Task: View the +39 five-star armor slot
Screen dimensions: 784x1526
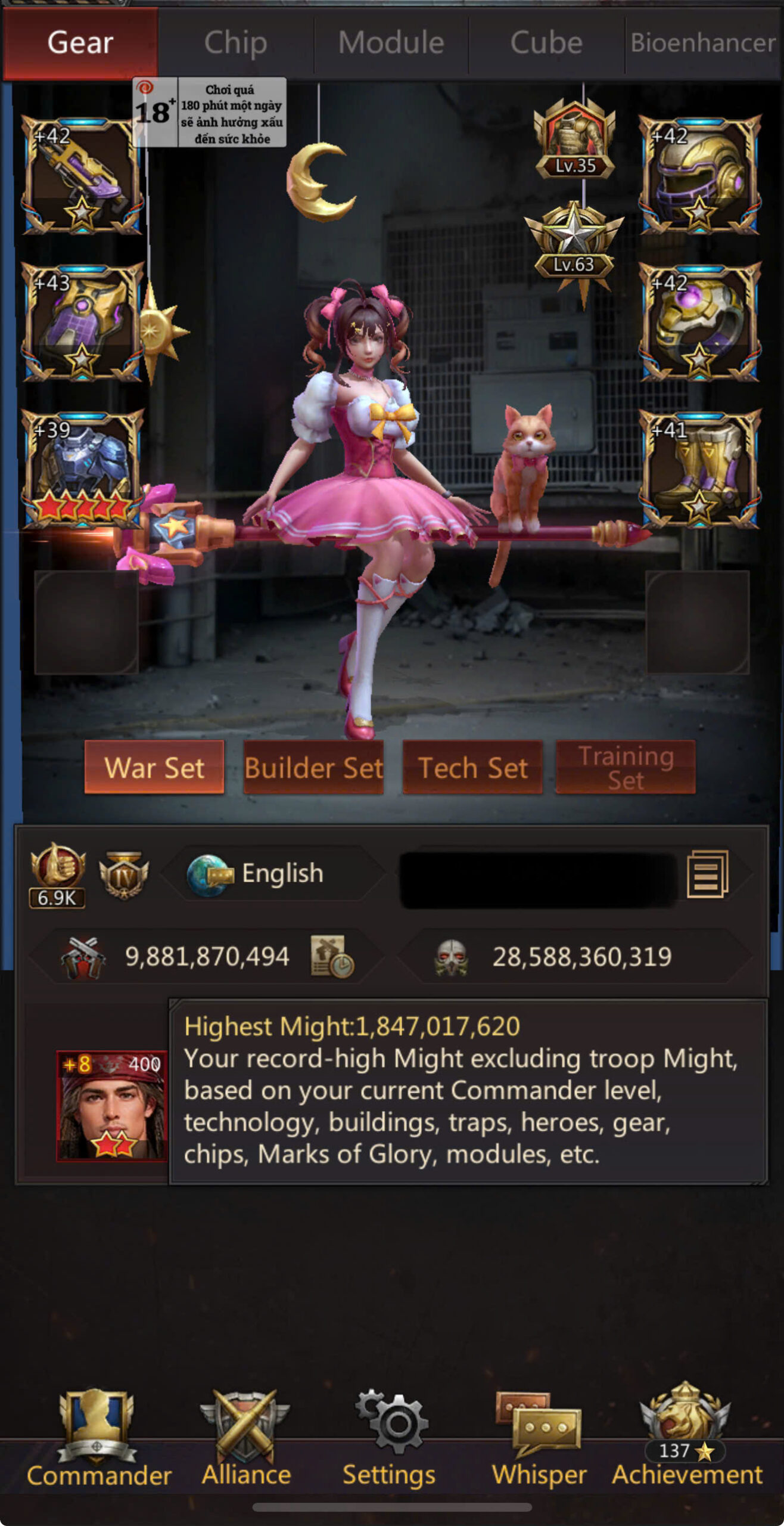Action: pyautogui.click(x=82, y=469)
